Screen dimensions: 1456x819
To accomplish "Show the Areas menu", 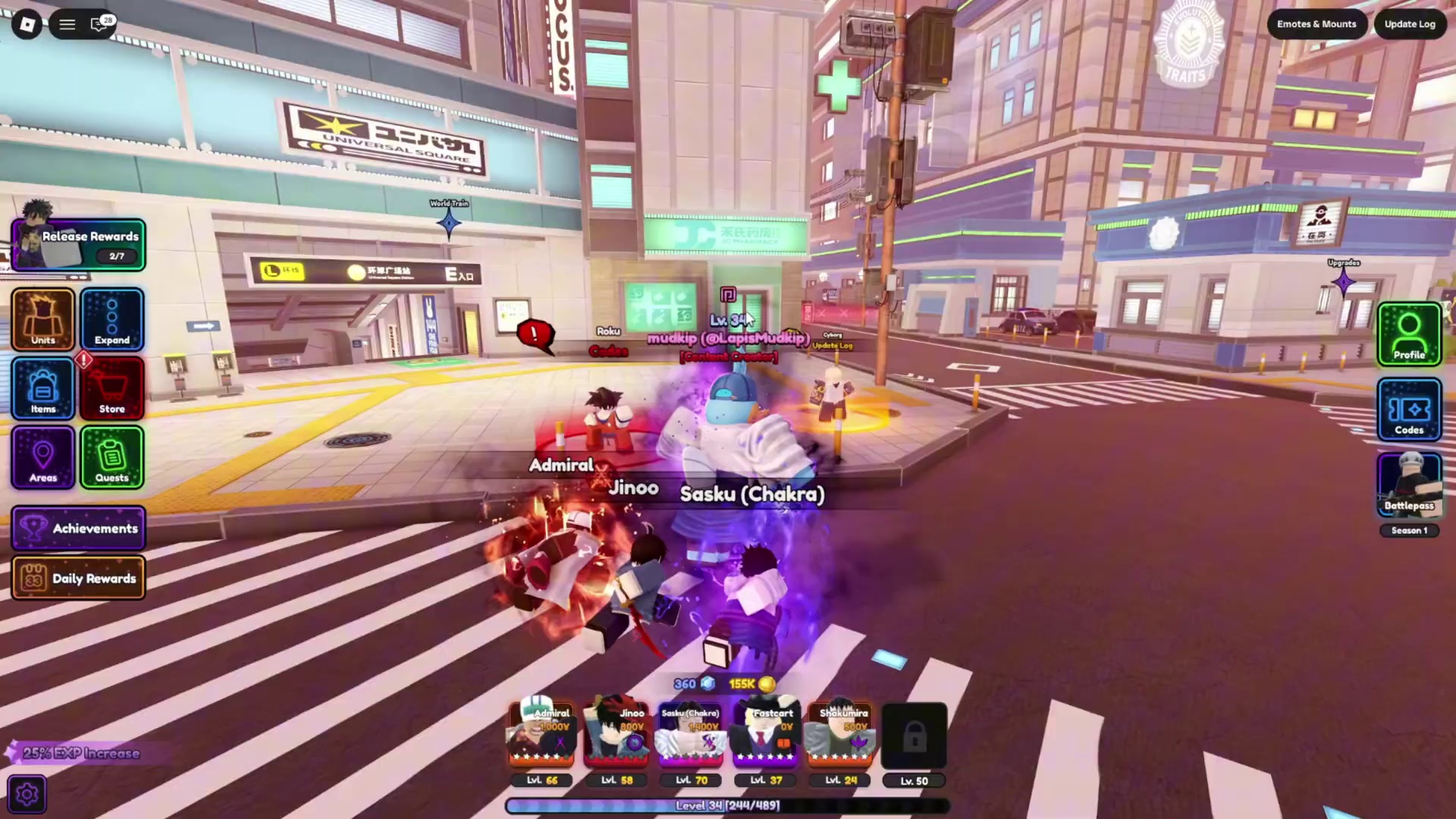I will coord(43,457).
